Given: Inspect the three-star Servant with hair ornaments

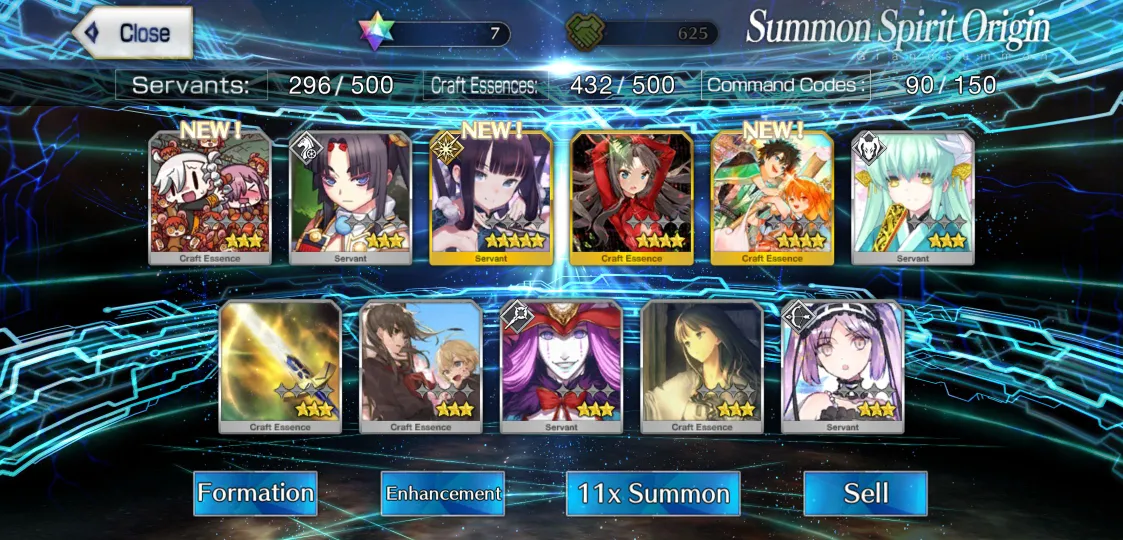Looking at the screenshot, I should tap(350, 197).
